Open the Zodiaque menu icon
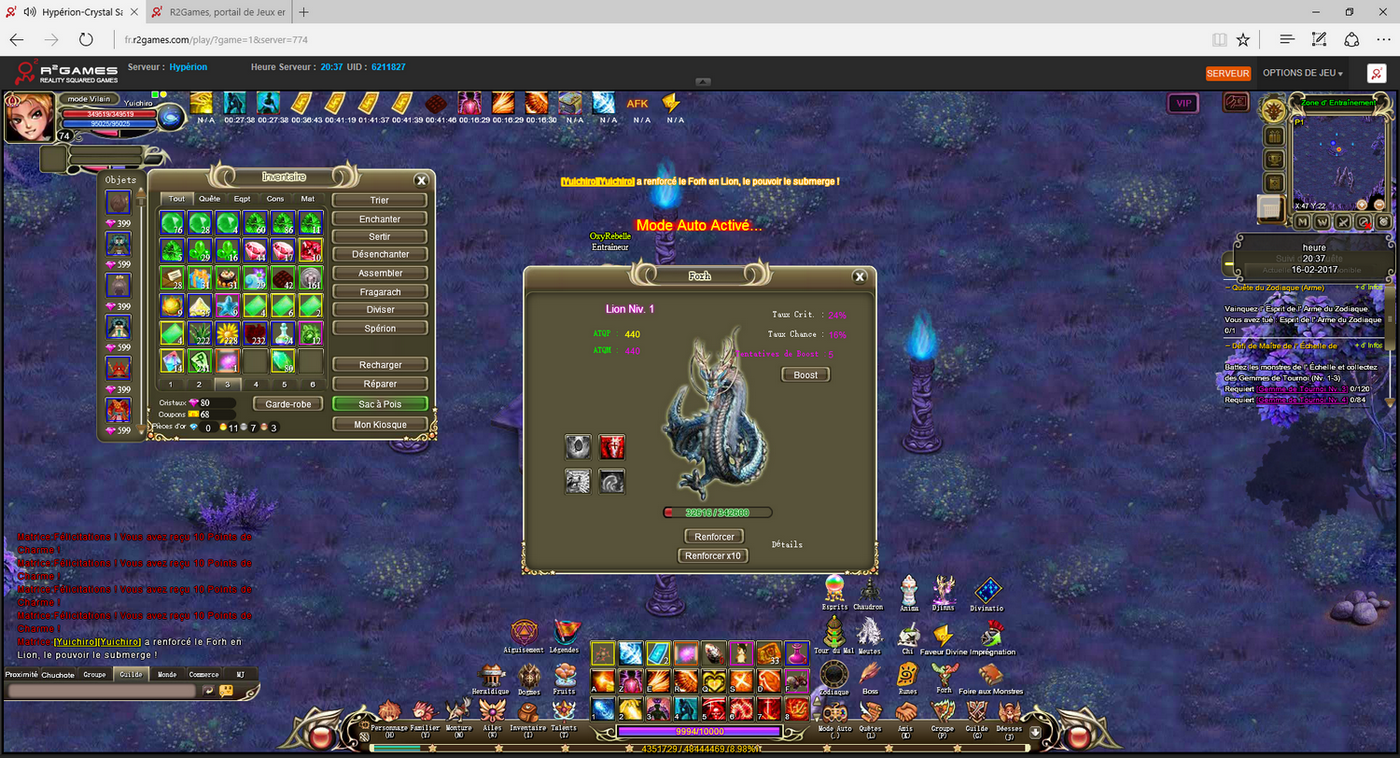1400x758 pixels. pos(834,676)
